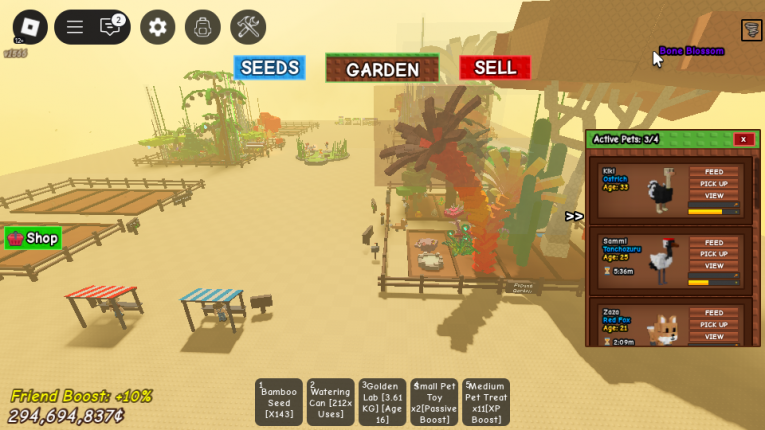
Task: Open the backpack inventory icon
Action: click(203, 27)
